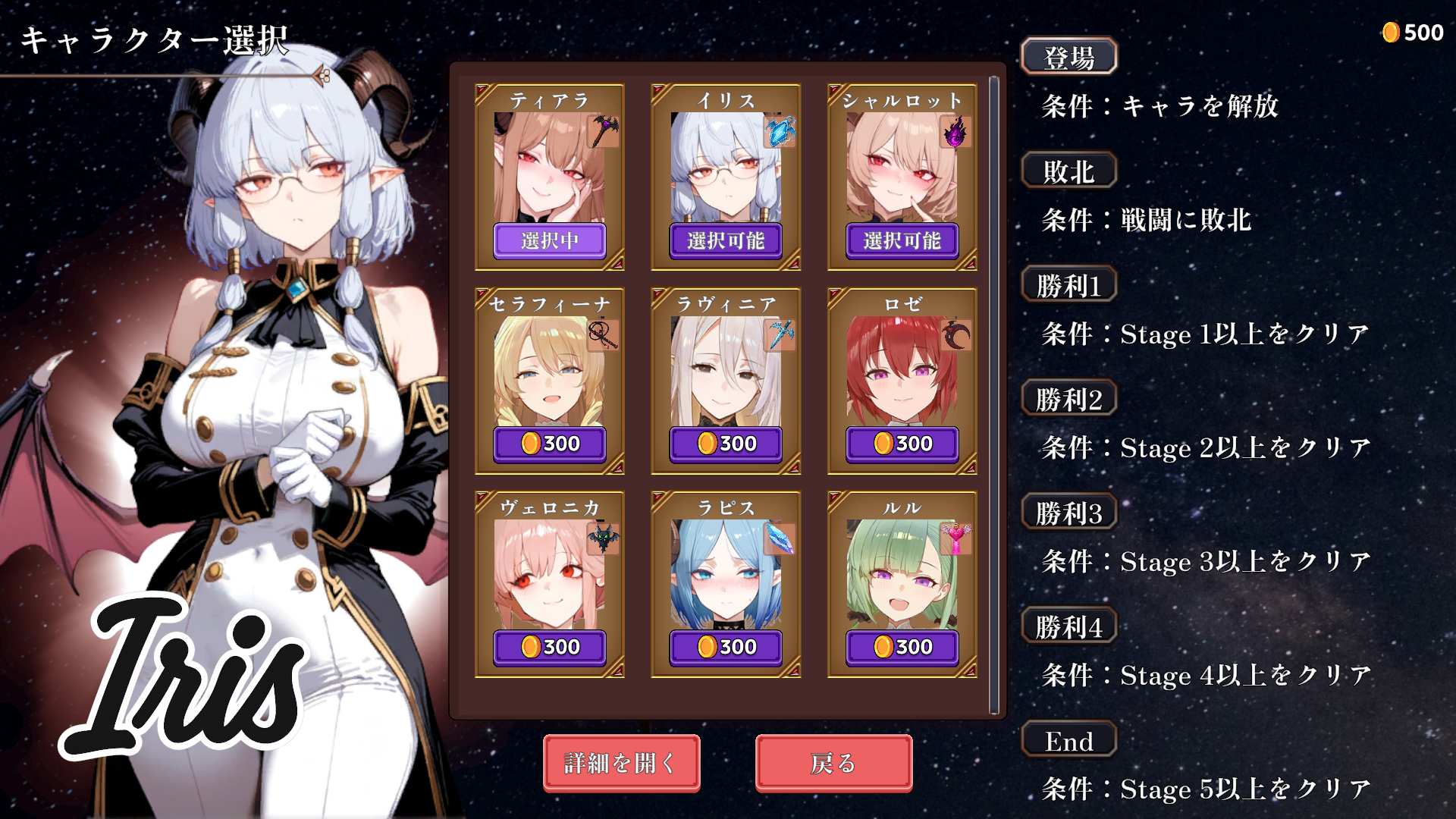The height and width of the screenshot is (819, 1456).
Task: View the 登場 scene entry
Action: [1068, 57]
